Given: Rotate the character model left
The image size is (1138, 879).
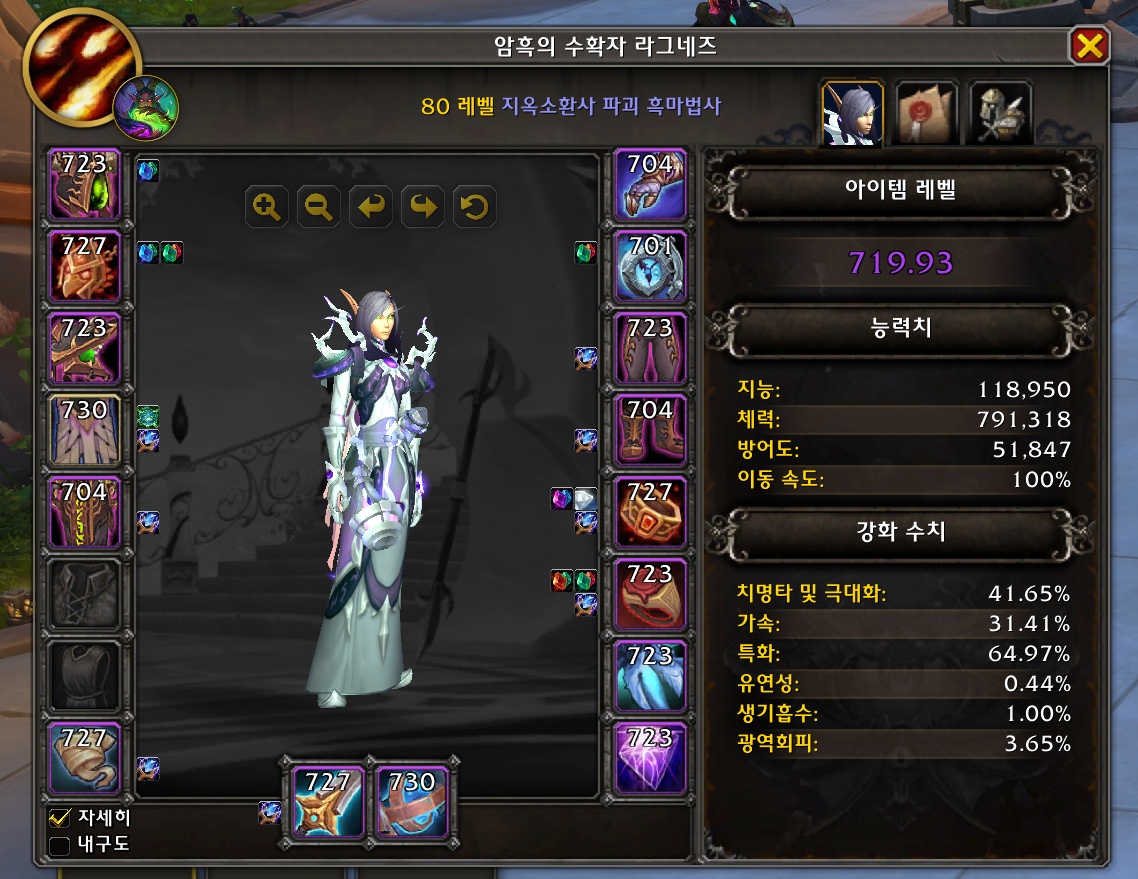Looking at the screenshot, I should click(x=371, y=207).
